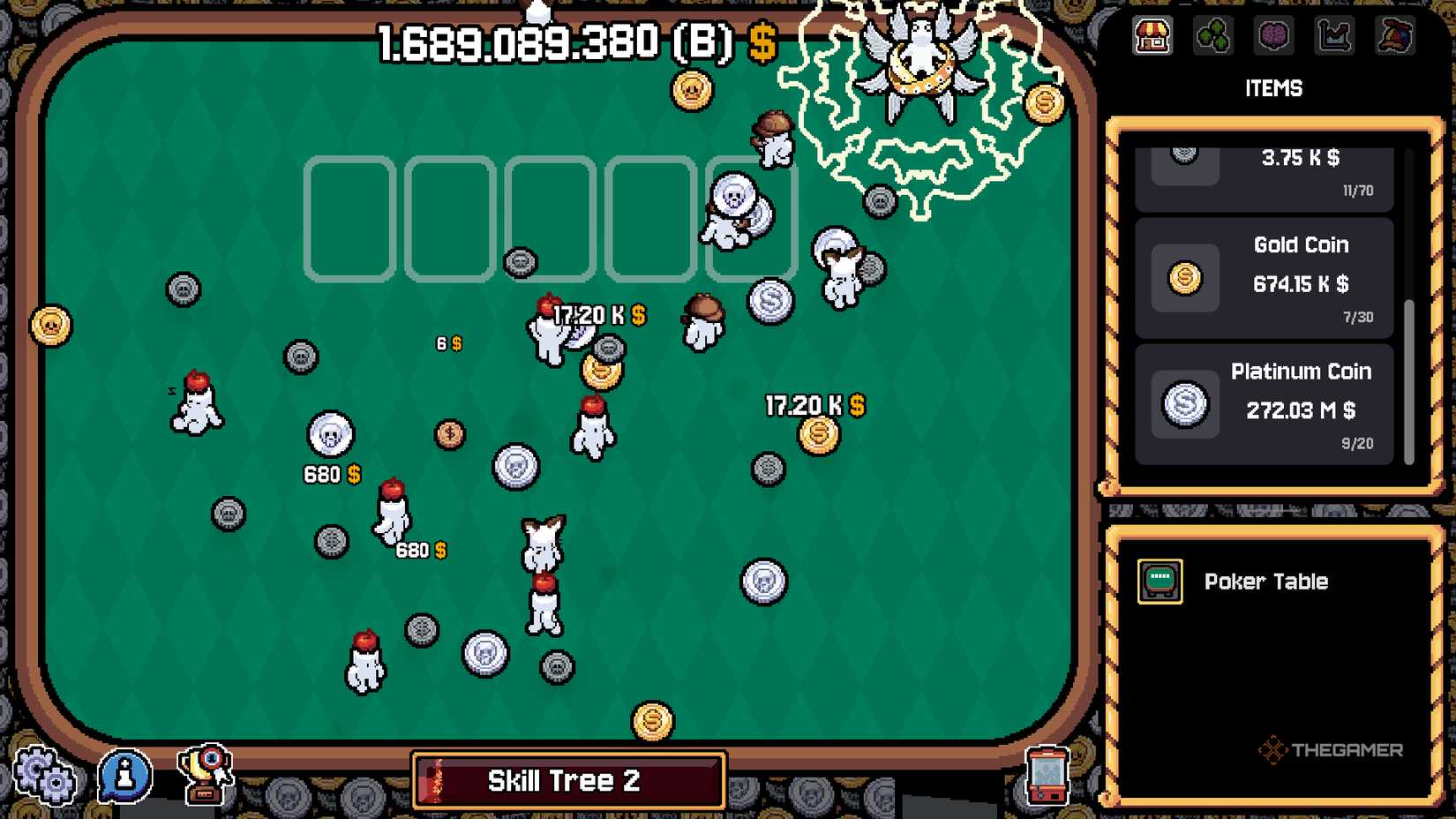The image size is (1456, 819).
Task: View the stats chart icon
Action: (x=1333, y=37)
